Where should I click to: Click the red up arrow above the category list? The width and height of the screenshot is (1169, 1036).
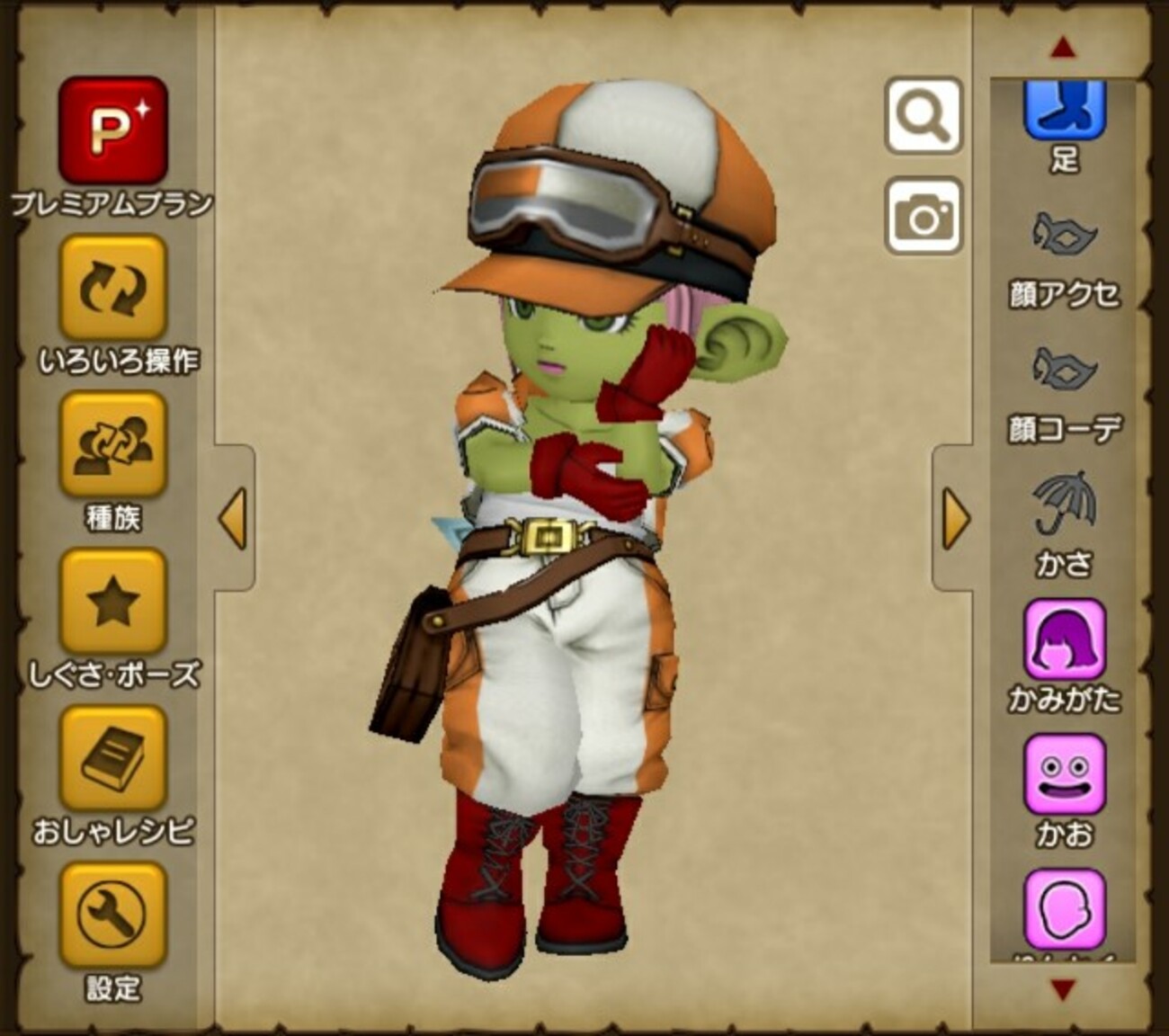pyautogui.click(x=1064, y=49)
